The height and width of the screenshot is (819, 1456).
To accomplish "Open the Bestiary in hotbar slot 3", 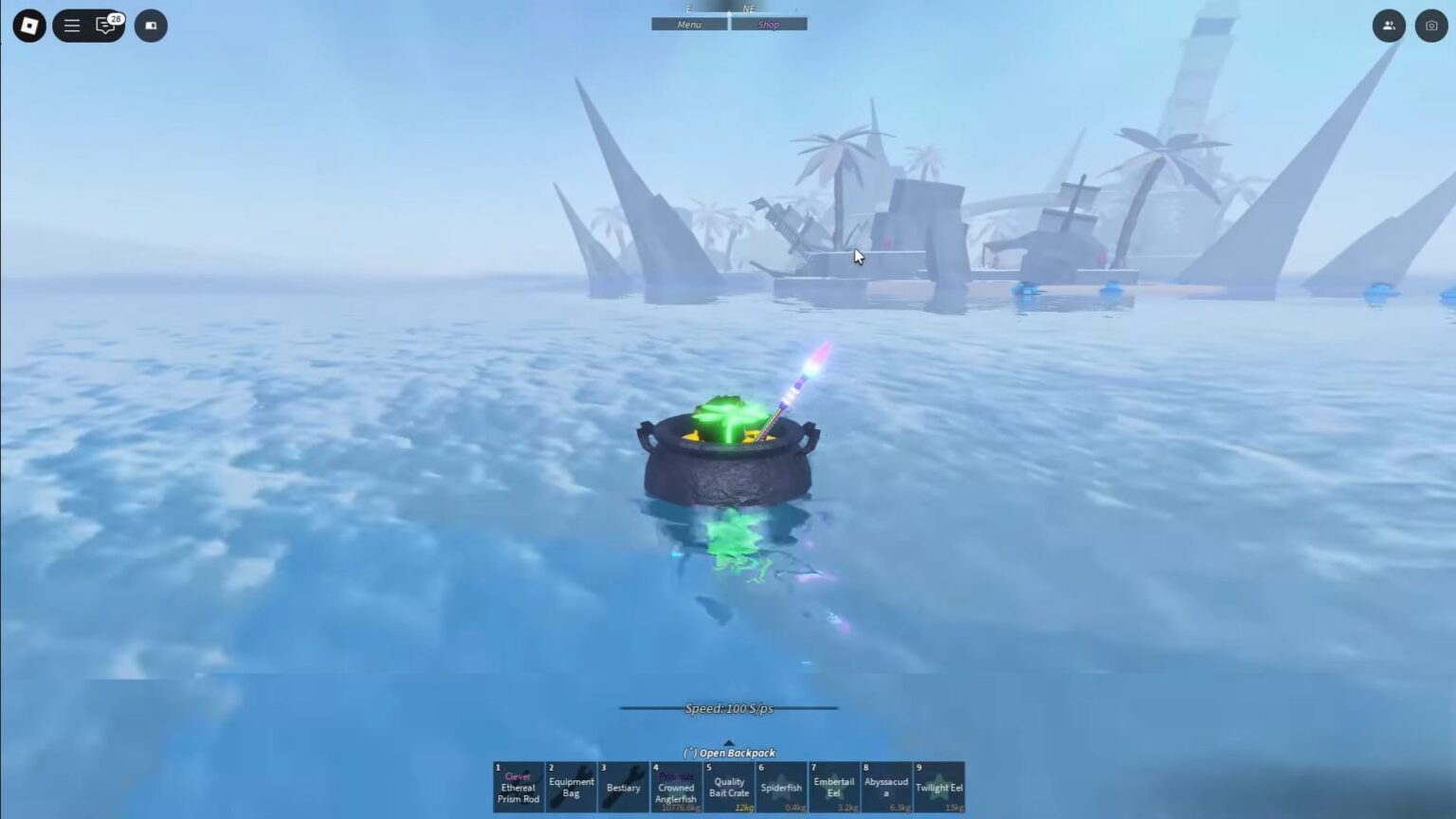I will [x=623, y=787].
